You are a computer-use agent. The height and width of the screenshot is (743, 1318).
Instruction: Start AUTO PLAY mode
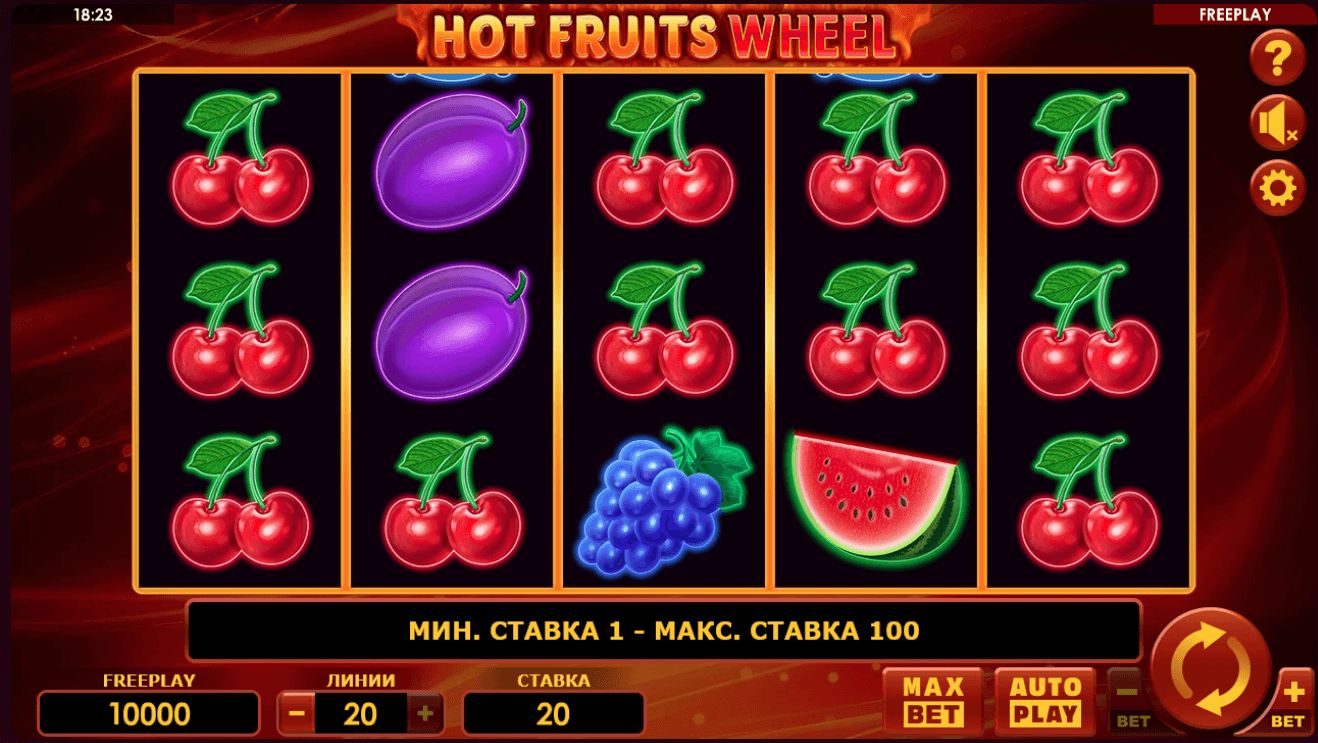click(x=1045, y=700)
